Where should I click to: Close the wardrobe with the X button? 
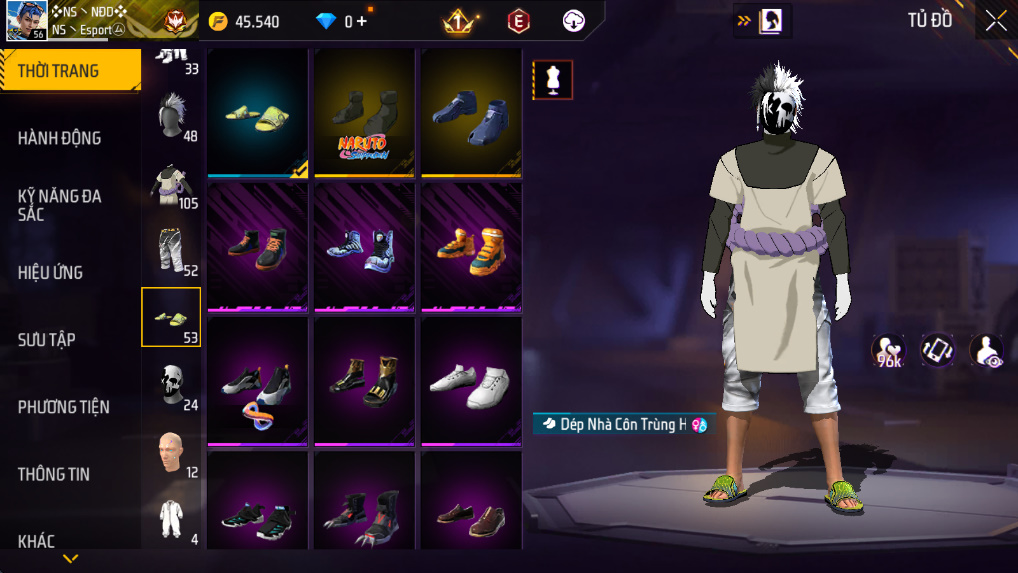[x=996, y=21]
